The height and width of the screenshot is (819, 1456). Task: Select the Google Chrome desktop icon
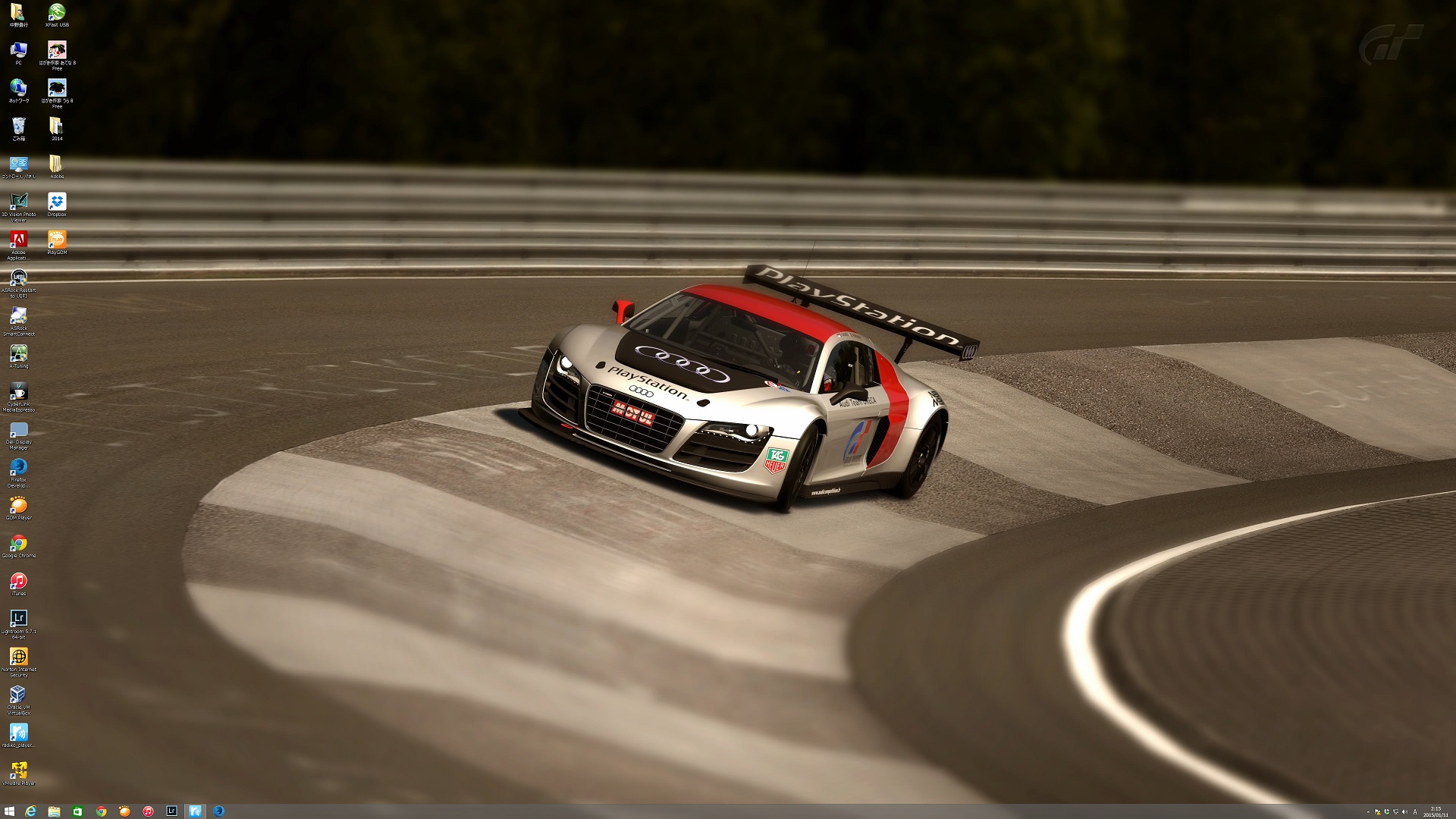tap(18, 544)
